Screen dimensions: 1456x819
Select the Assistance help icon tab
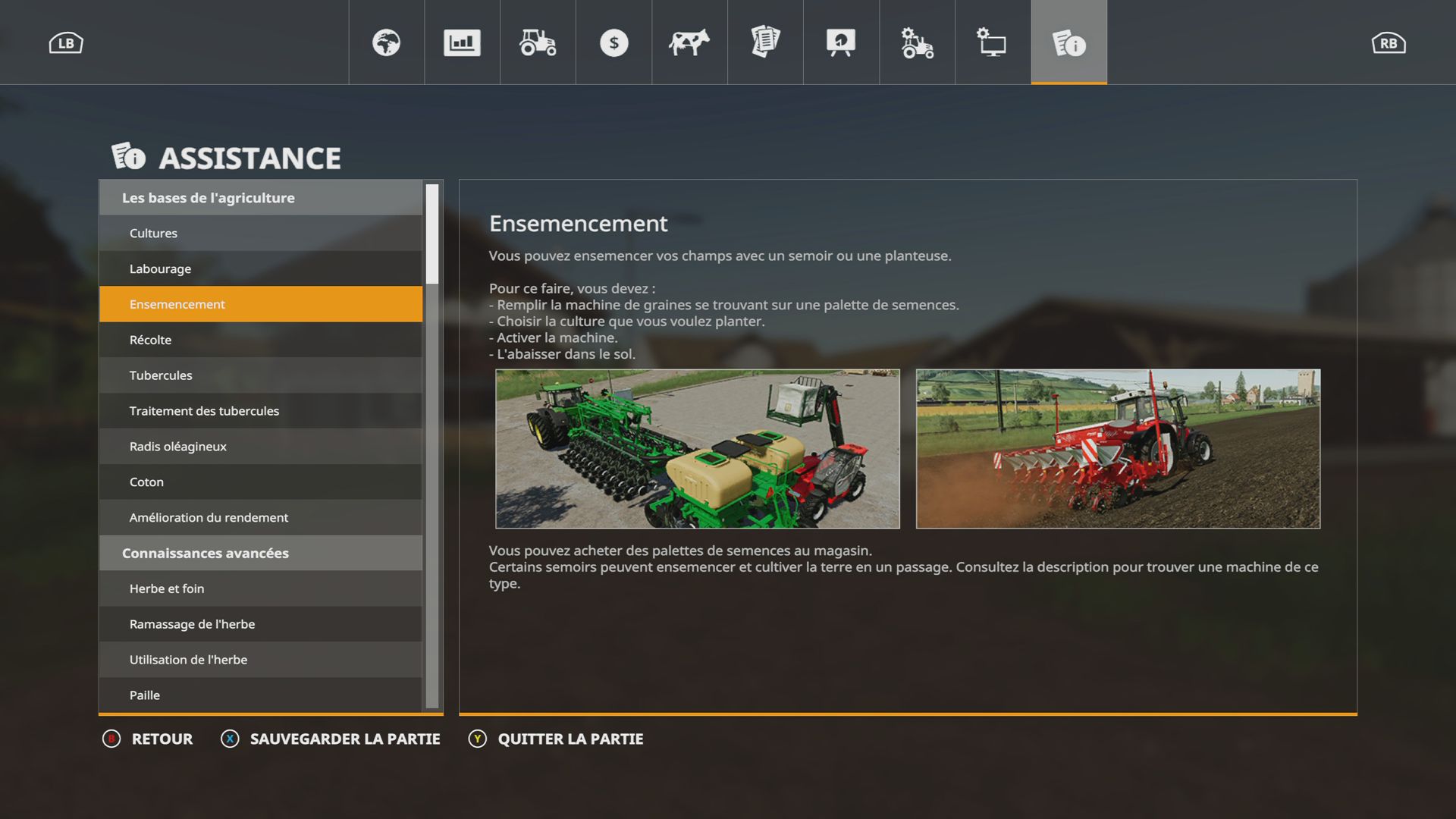1068,42
